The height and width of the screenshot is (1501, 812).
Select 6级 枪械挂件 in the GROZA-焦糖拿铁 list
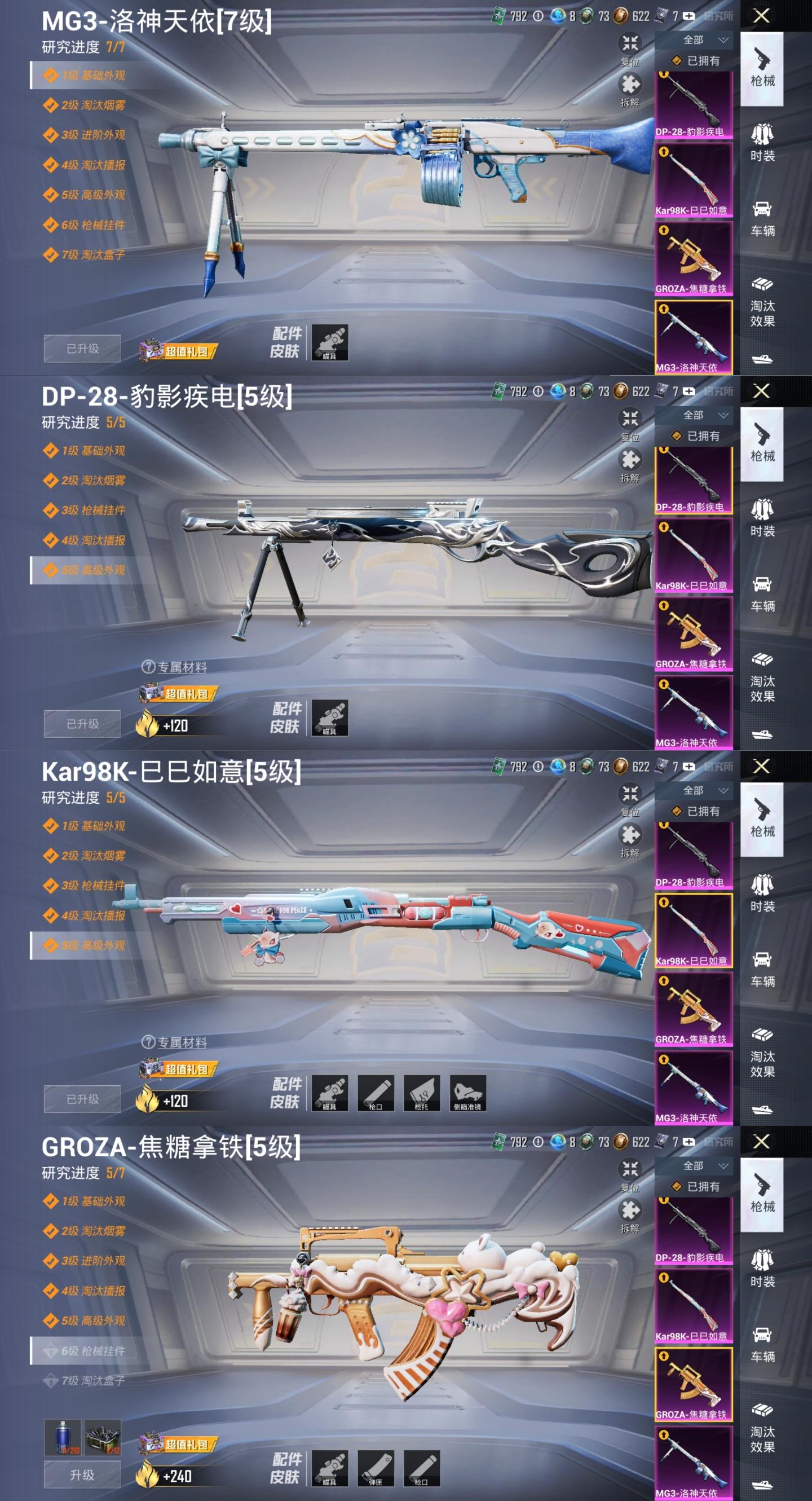(92, 1350)
